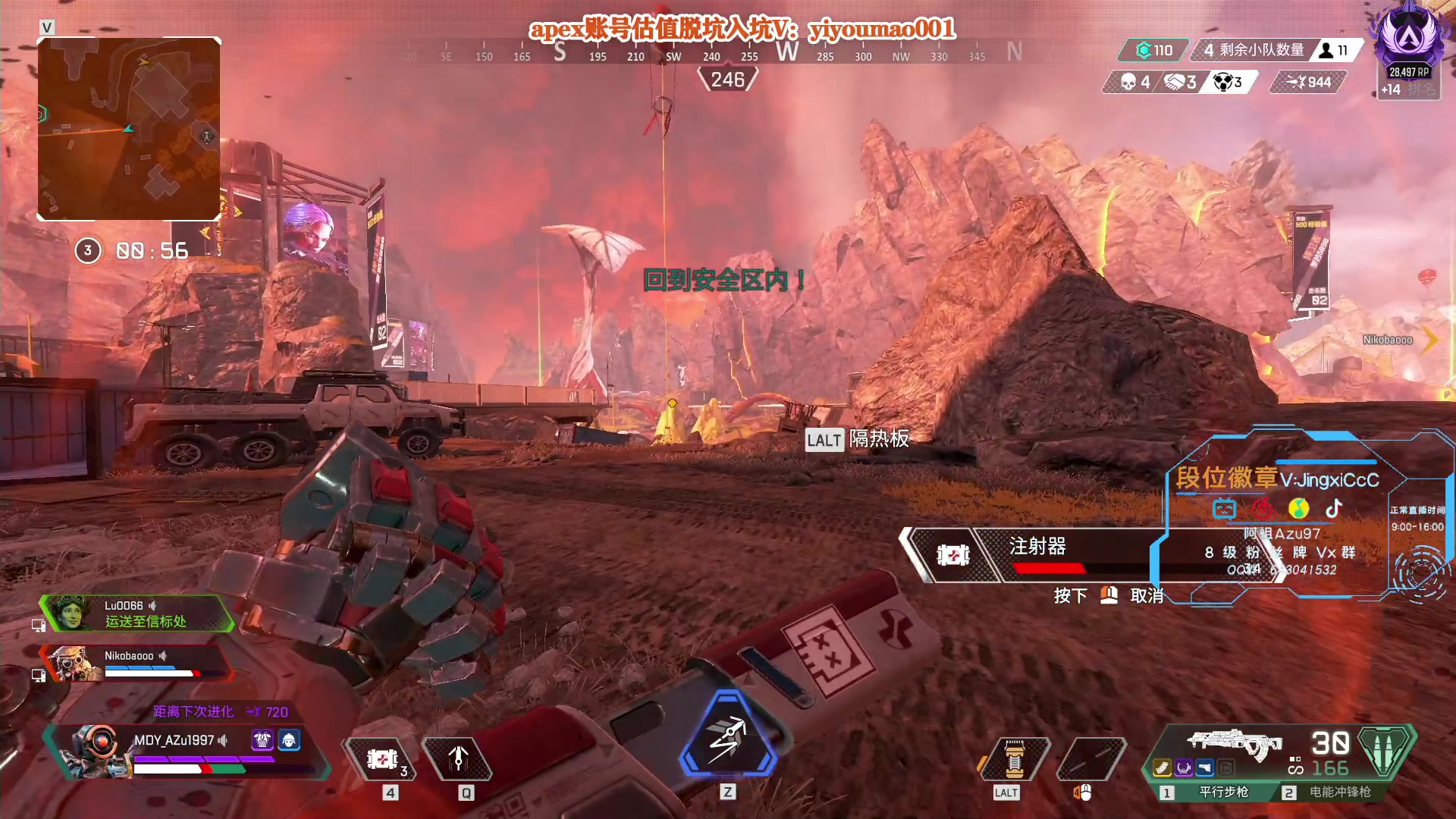Click the heavy ammo type icon
This screenshot has width=1456, height=819.
pyautogui.click(x=1385, y=751)
